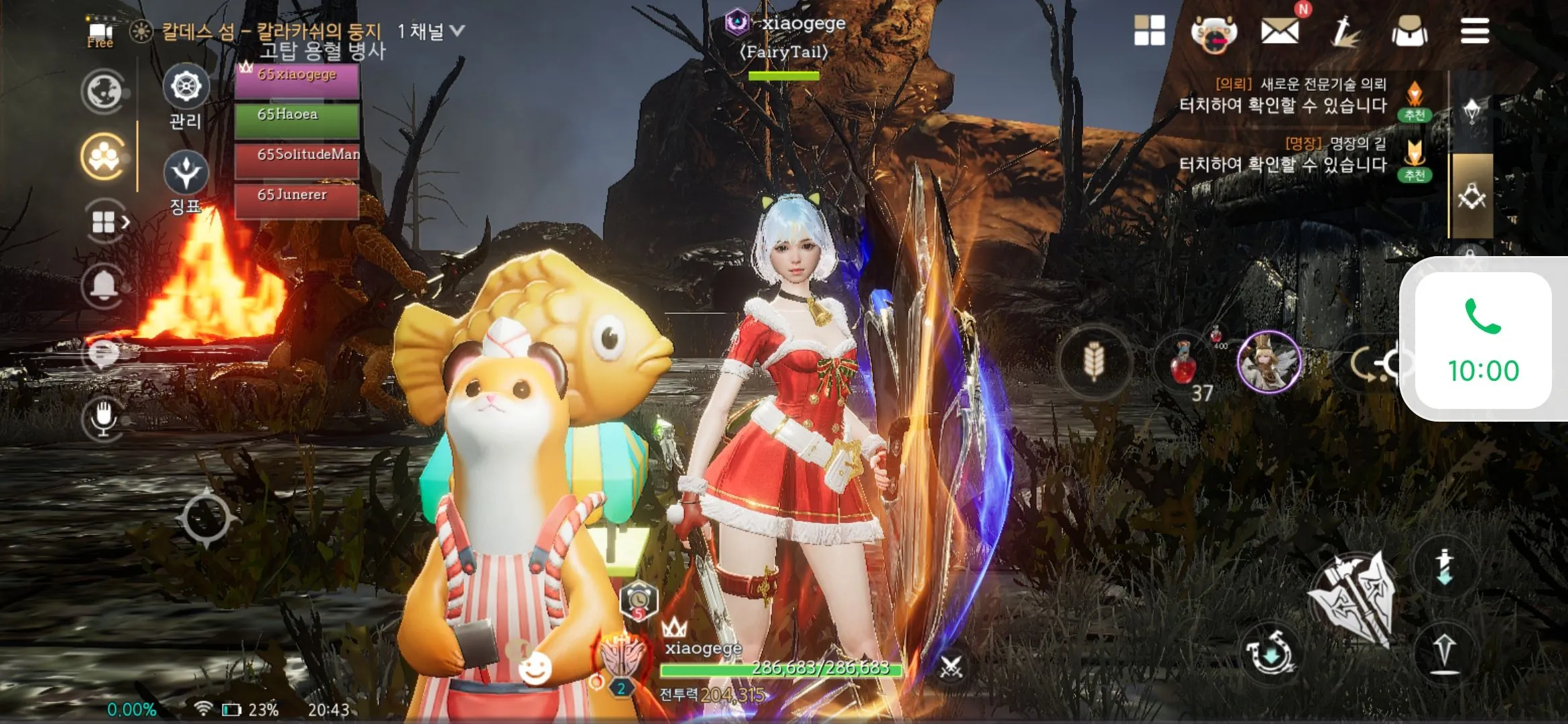Select party member 65Haoea

point(297,119)
